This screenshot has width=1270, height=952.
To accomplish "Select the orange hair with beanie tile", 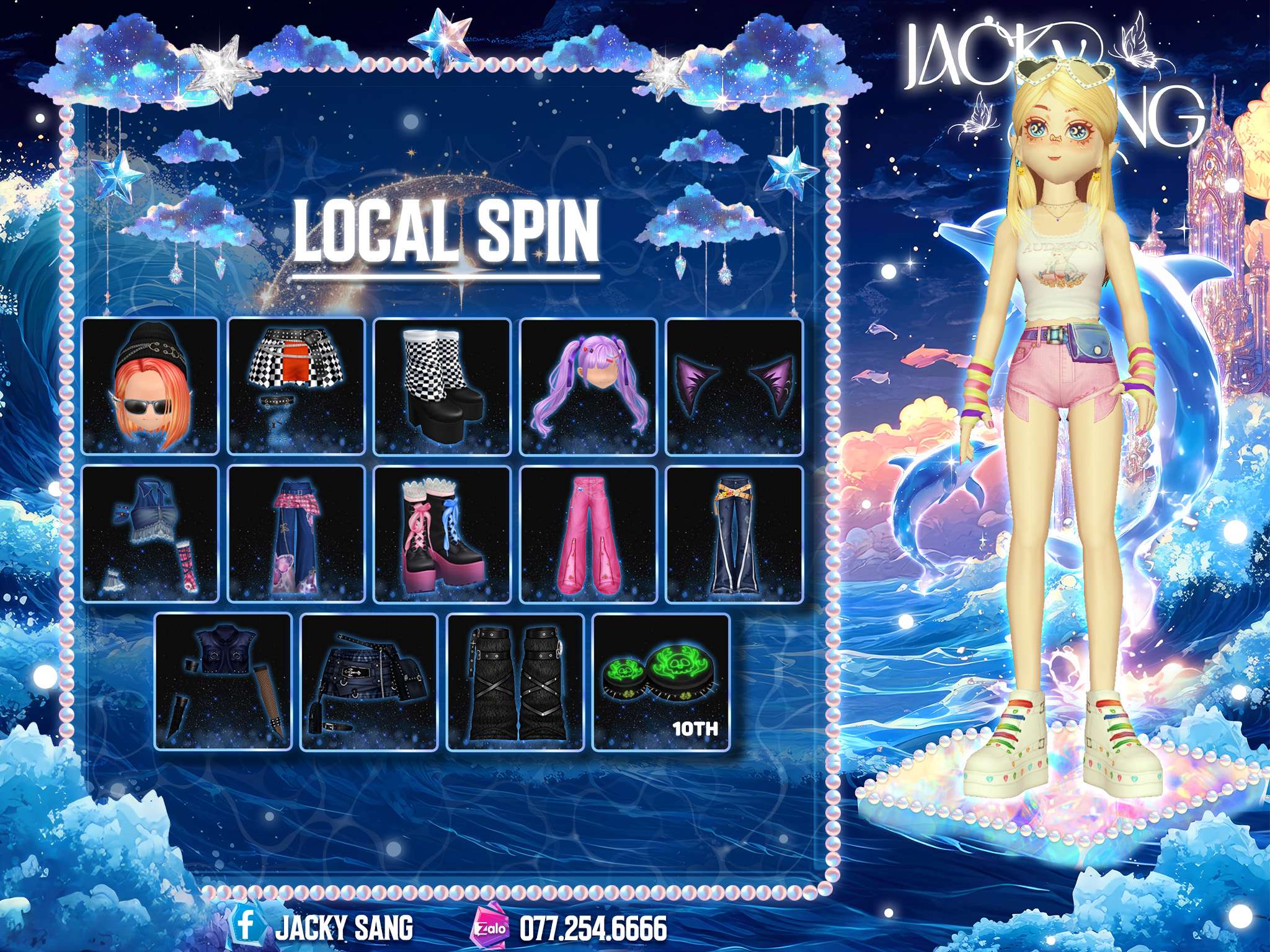I will pos(150,386).
